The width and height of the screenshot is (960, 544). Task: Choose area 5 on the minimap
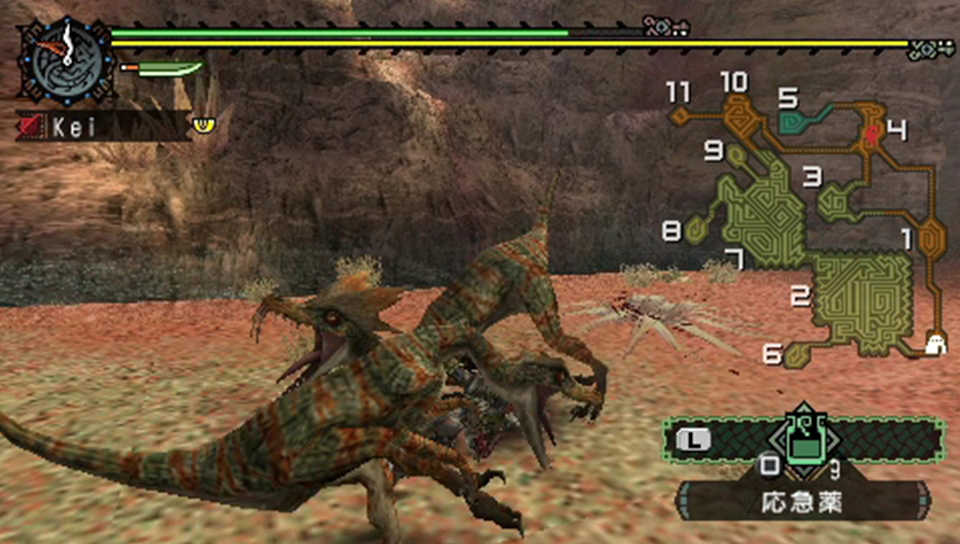click(796, 120)
